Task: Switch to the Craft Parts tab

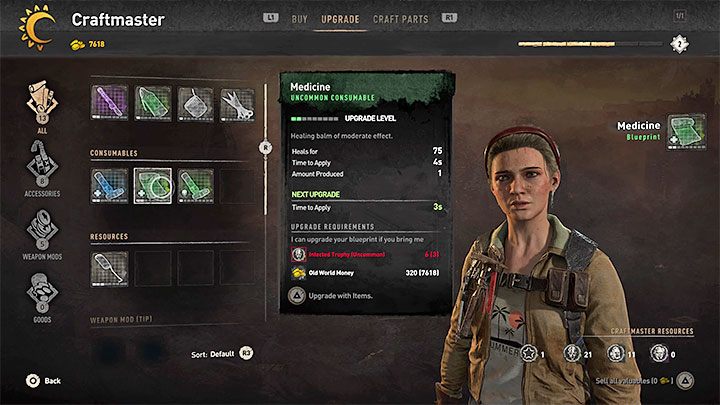Action: click(x=400, y=18)
